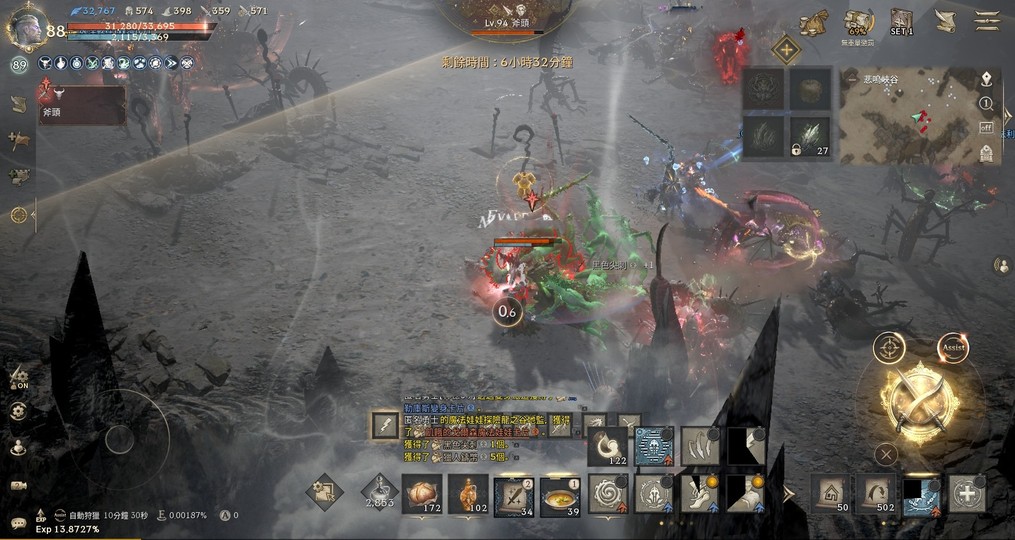Screen dimensions: 1015x540
Task: Select the 斧頭 target panel
Action: tap(83, 105)
